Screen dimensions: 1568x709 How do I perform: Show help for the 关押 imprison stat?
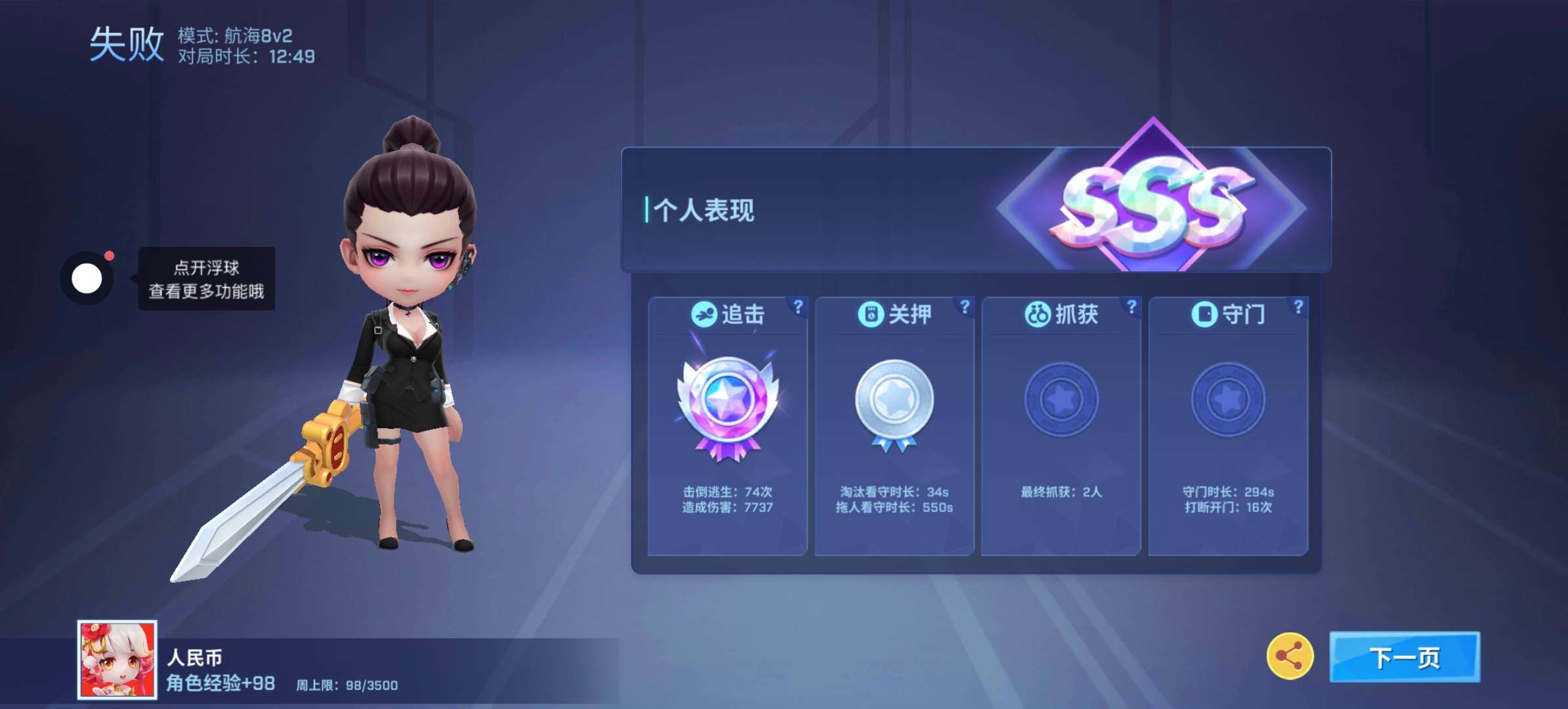[x=965, y=307]
